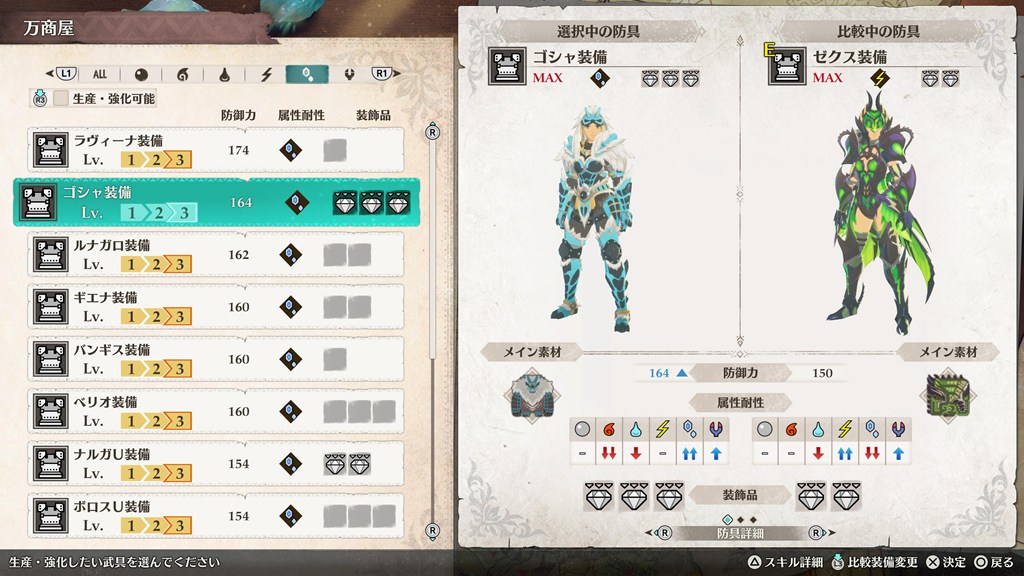This screenshot has height=576, width=1024.
Task: Select the ラヴィーナ装備 armor row
Action: pyautogui.click(x=216, y=150)
